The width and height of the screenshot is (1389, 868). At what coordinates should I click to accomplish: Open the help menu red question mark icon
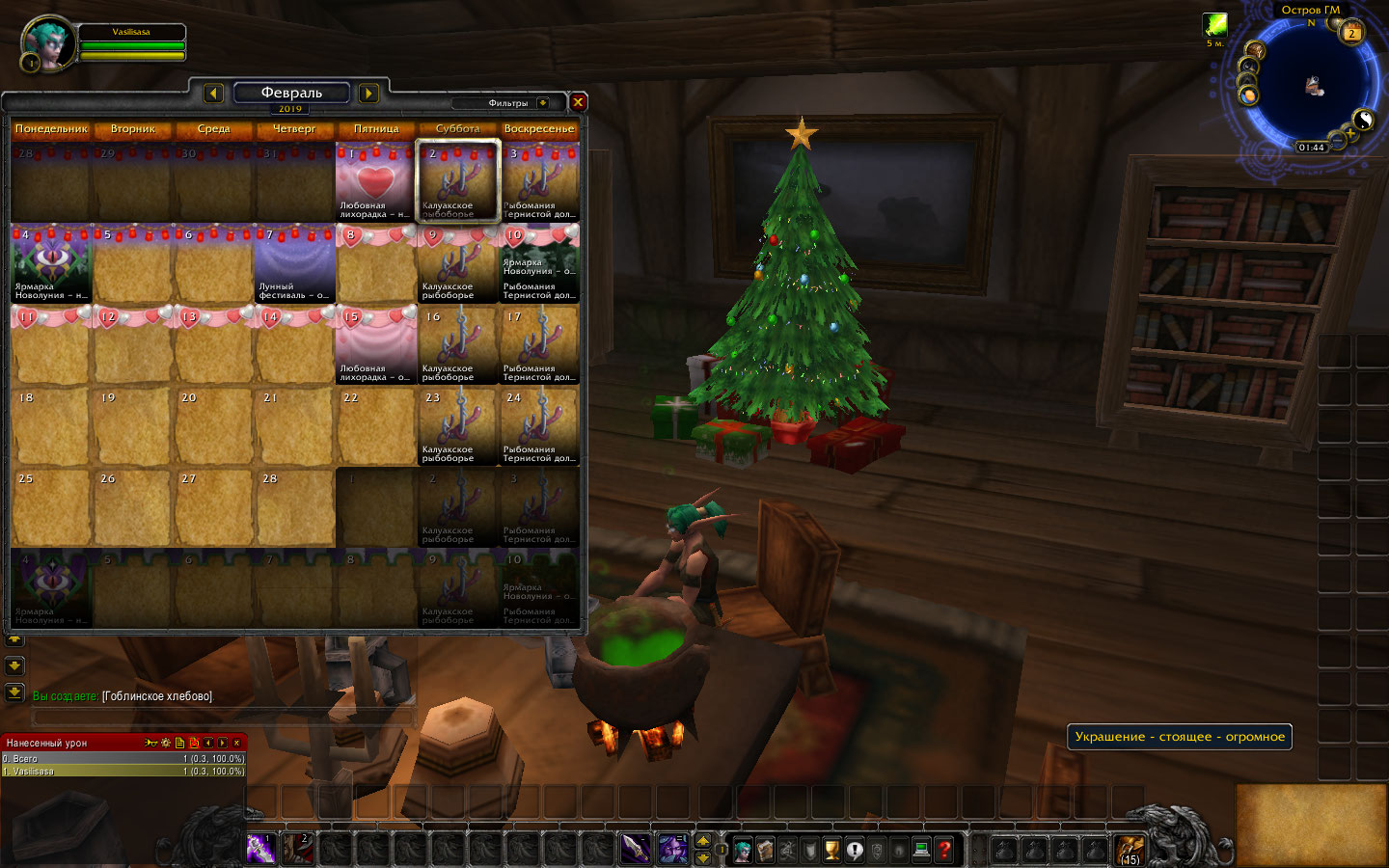click(942, 849)
